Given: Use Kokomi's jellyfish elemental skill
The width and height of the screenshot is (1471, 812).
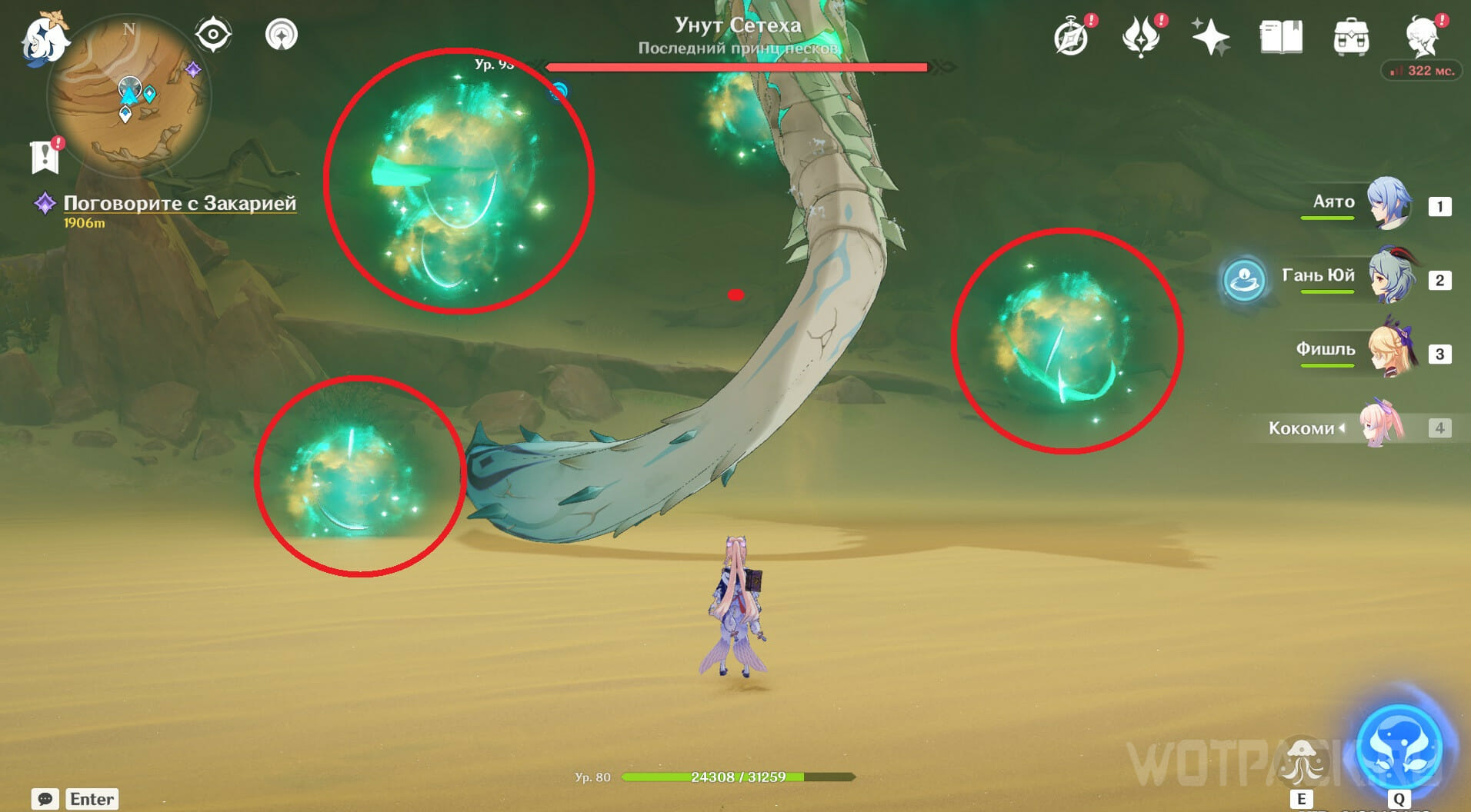Looking at the screenshot, I should (1301, 762).
